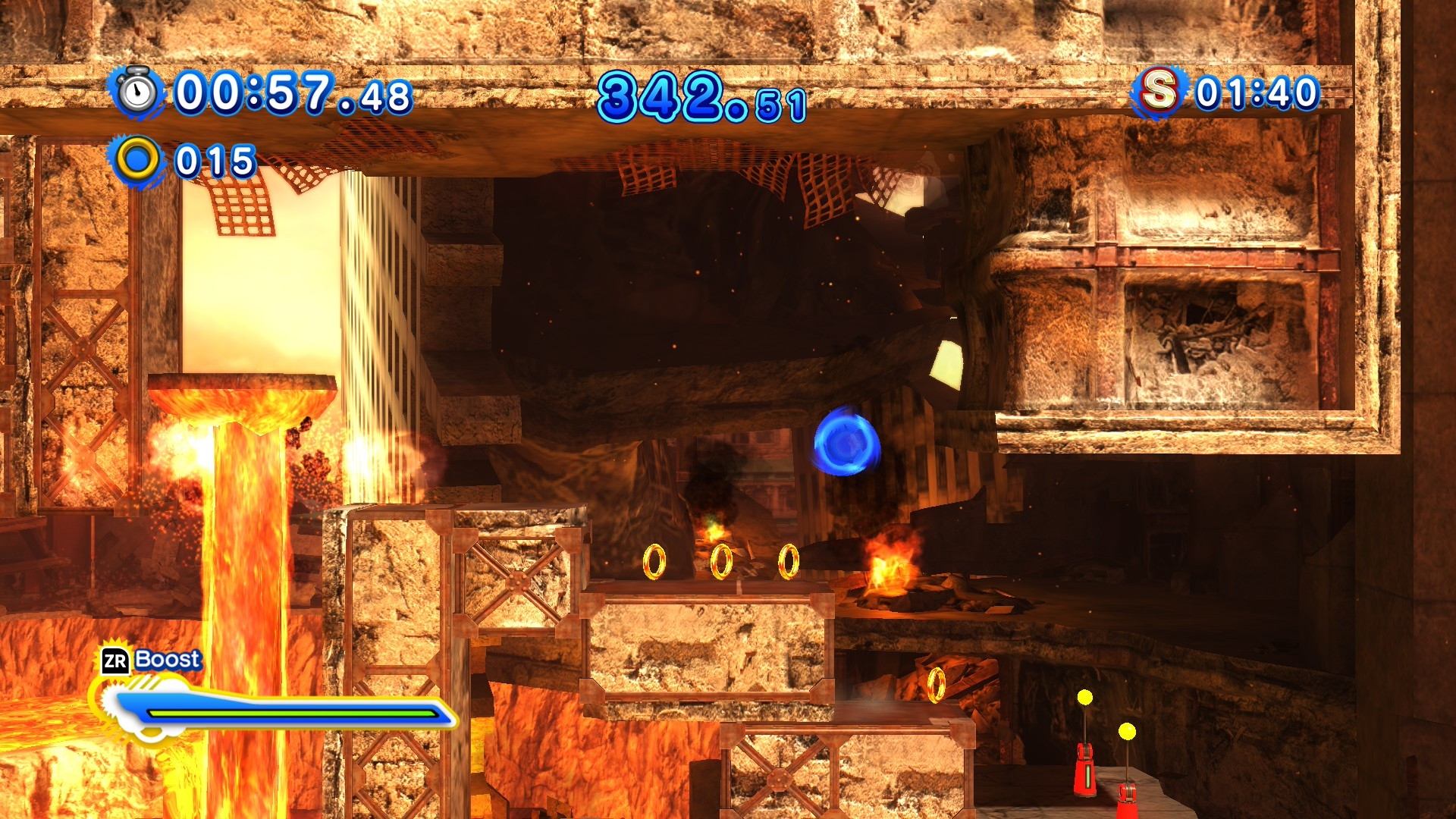Click the gold ring counter icon
The height and width of the screenshot is (819, 1456).
tap(137, 160)
